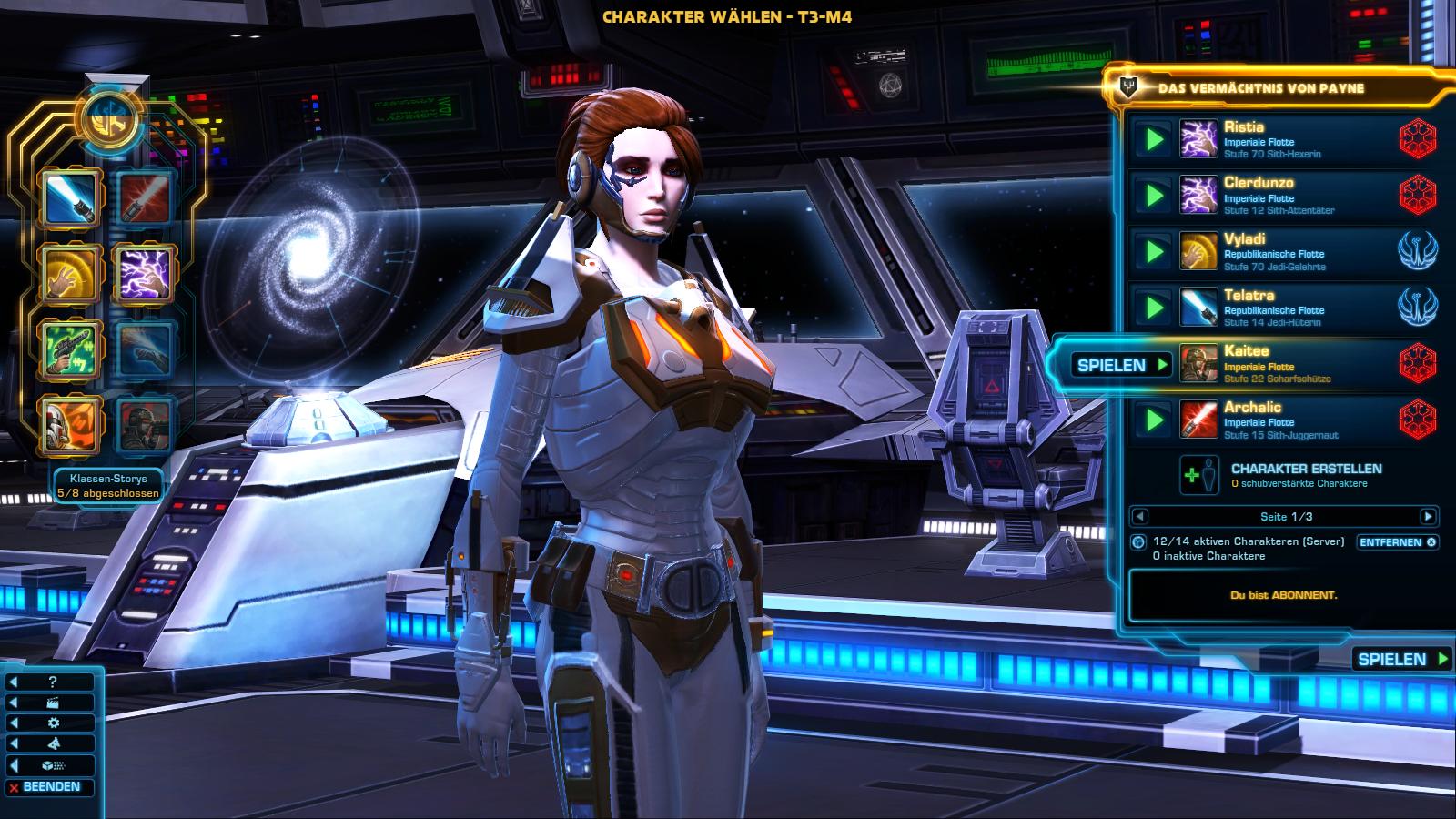Choose Clerdunzo from the character list
This screenshot has width=1456, height=819.
pyautogui.click(x=1292, y=196)
